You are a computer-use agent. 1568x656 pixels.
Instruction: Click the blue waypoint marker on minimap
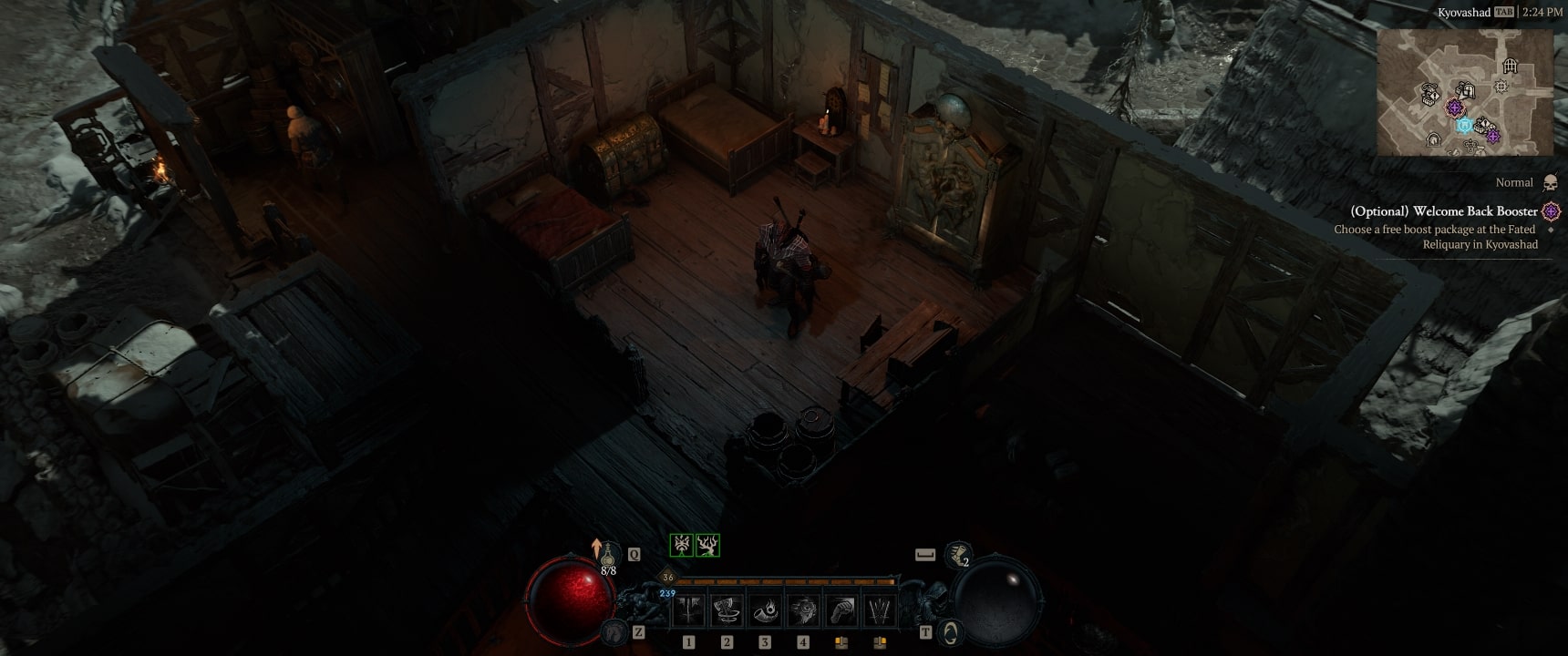[1464, 125]
